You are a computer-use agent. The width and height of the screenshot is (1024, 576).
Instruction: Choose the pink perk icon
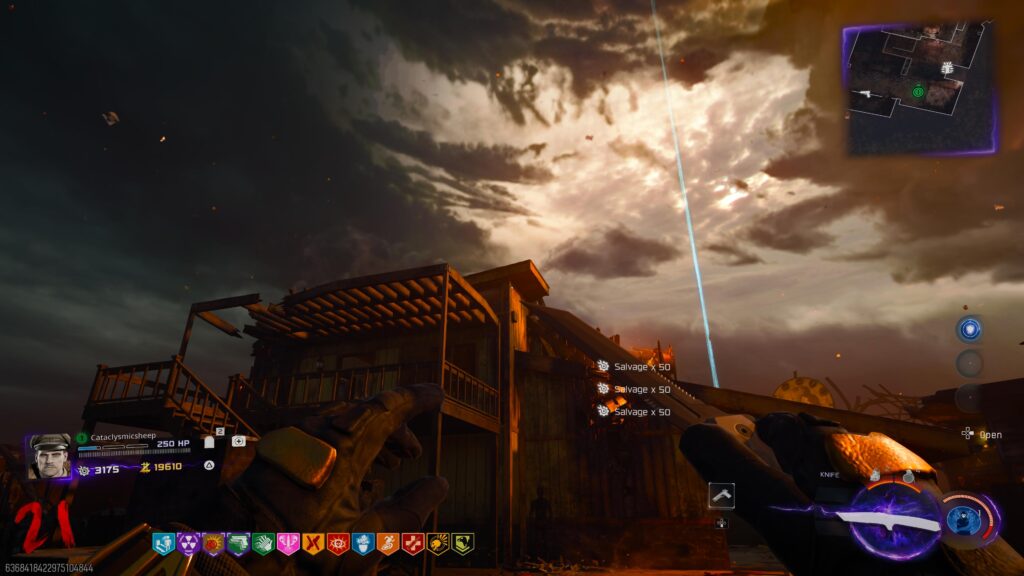[288, 544]
